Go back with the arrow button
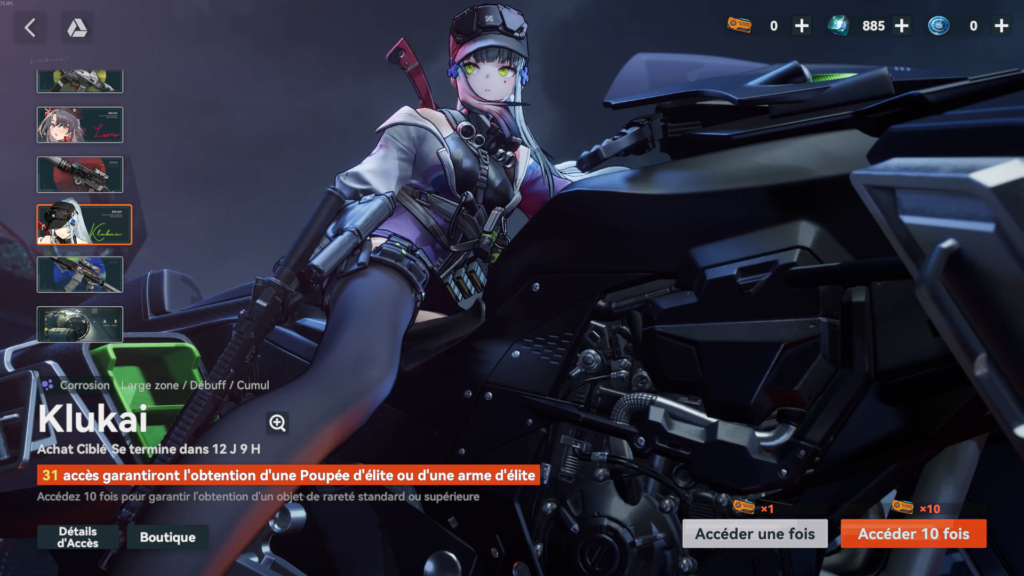The width and height of the screenshot is (1024, 576). (29, 28)
